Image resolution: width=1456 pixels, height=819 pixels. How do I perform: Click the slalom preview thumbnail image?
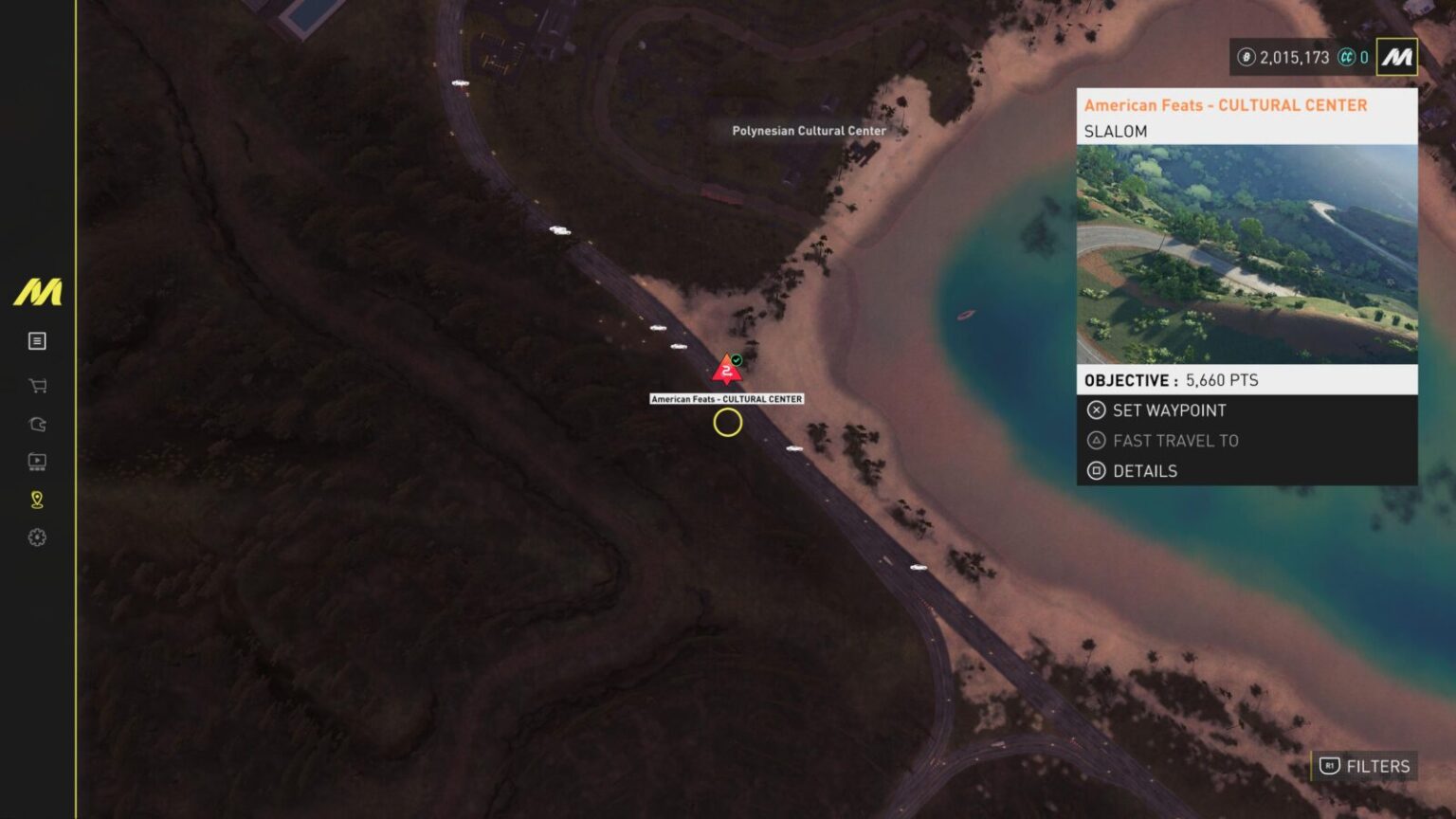tap(1247, 254)
